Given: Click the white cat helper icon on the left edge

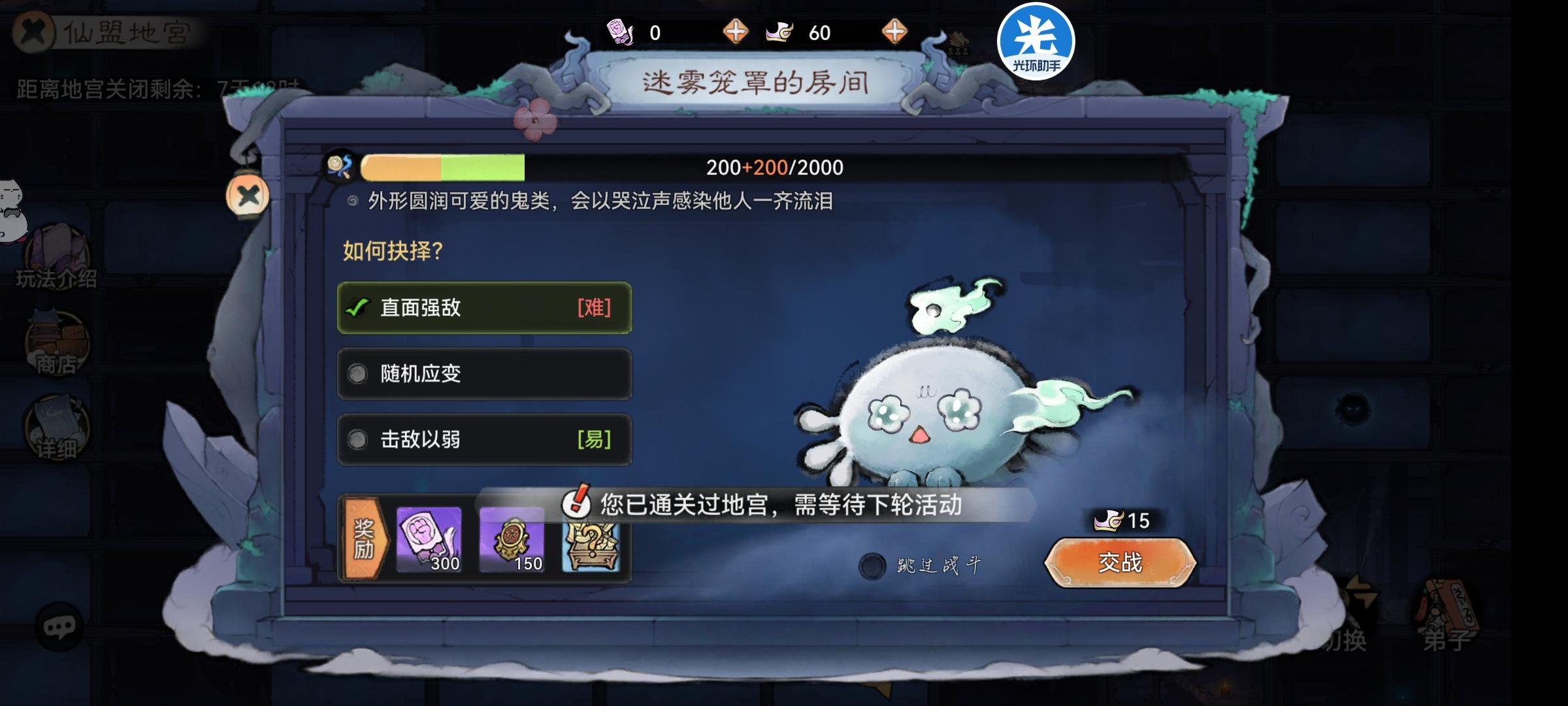Looking at the screenshot, I should [12, 203].
